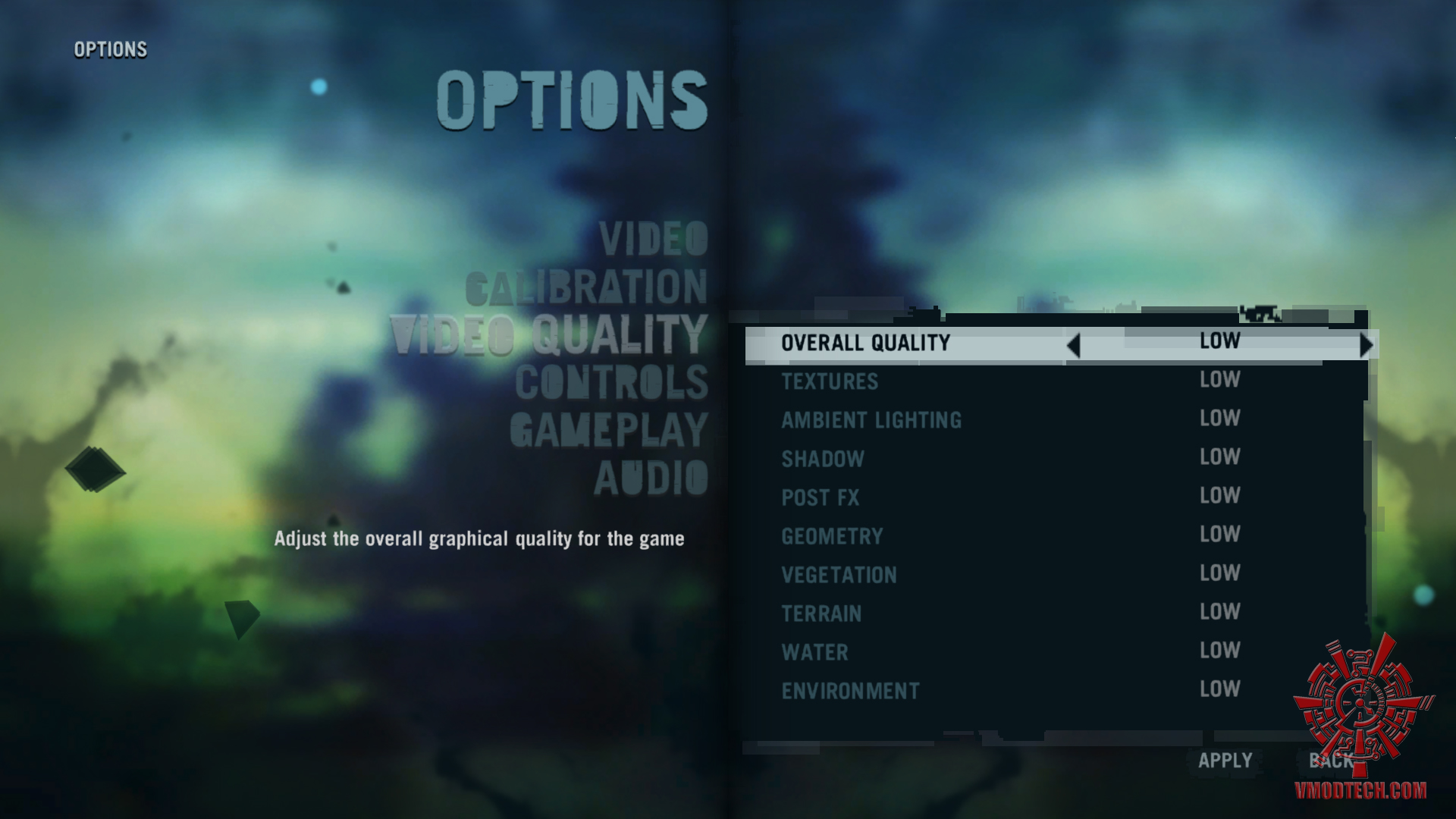Image resolution: width=1456 pixels, height=819 pixels.
Task: Open the Gameplay options
Action: click(608, 431)
